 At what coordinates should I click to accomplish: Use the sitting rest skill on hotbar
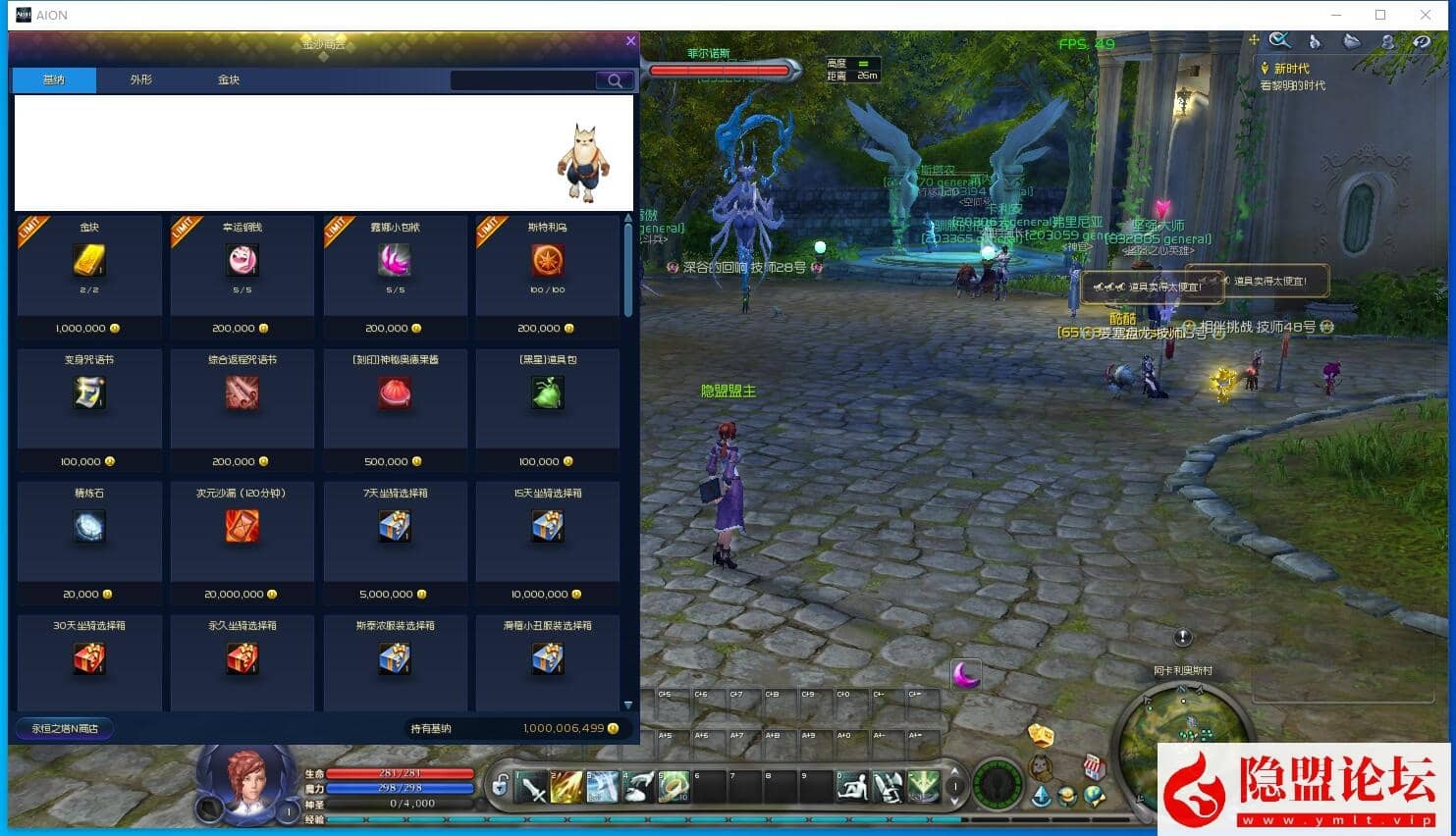(852, 787)
